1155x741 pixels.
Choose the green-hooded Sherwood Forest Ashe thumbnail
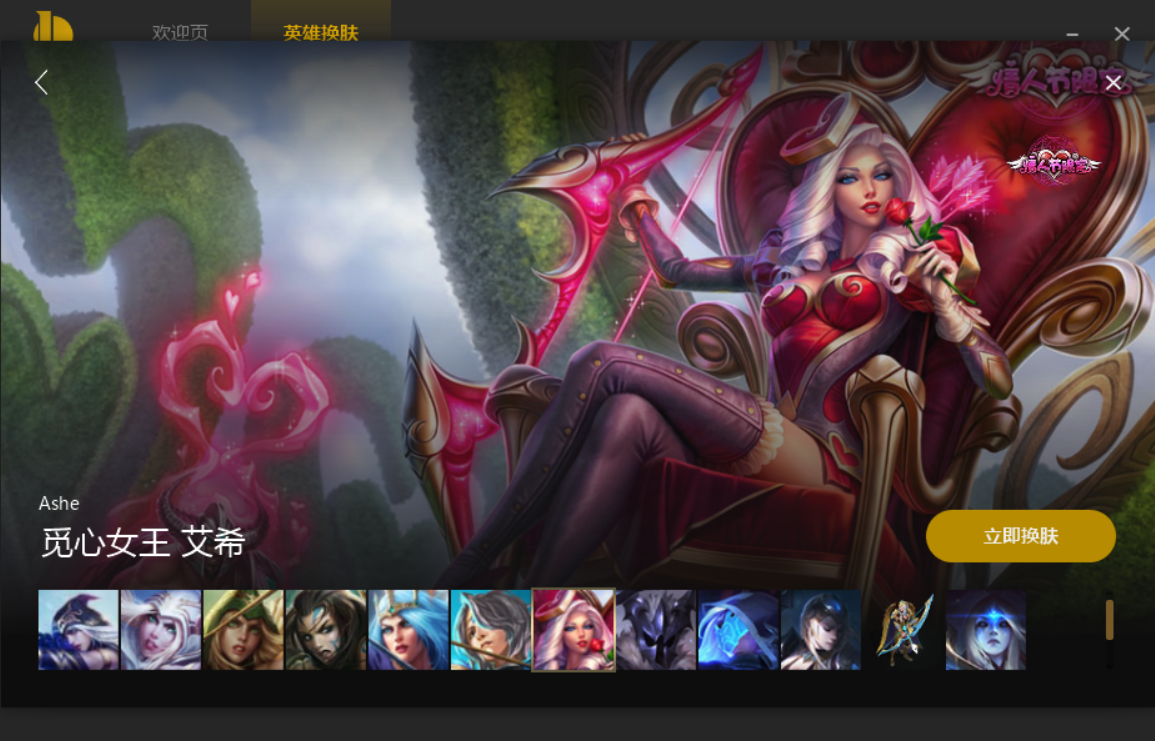tap(243, 629)
